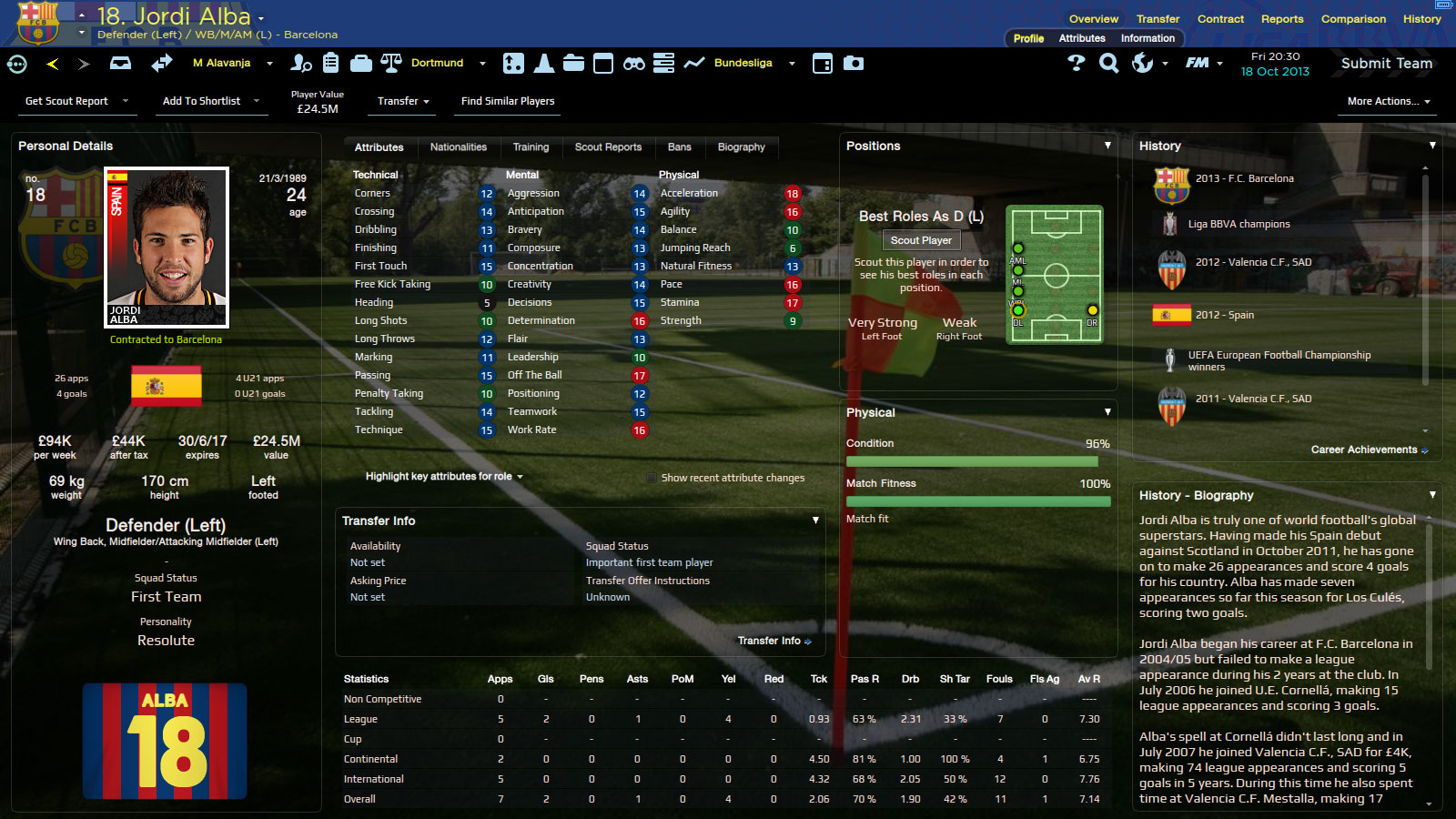
Task: Switch to the Nationalities tab
Action: click(x=458, y=147)
